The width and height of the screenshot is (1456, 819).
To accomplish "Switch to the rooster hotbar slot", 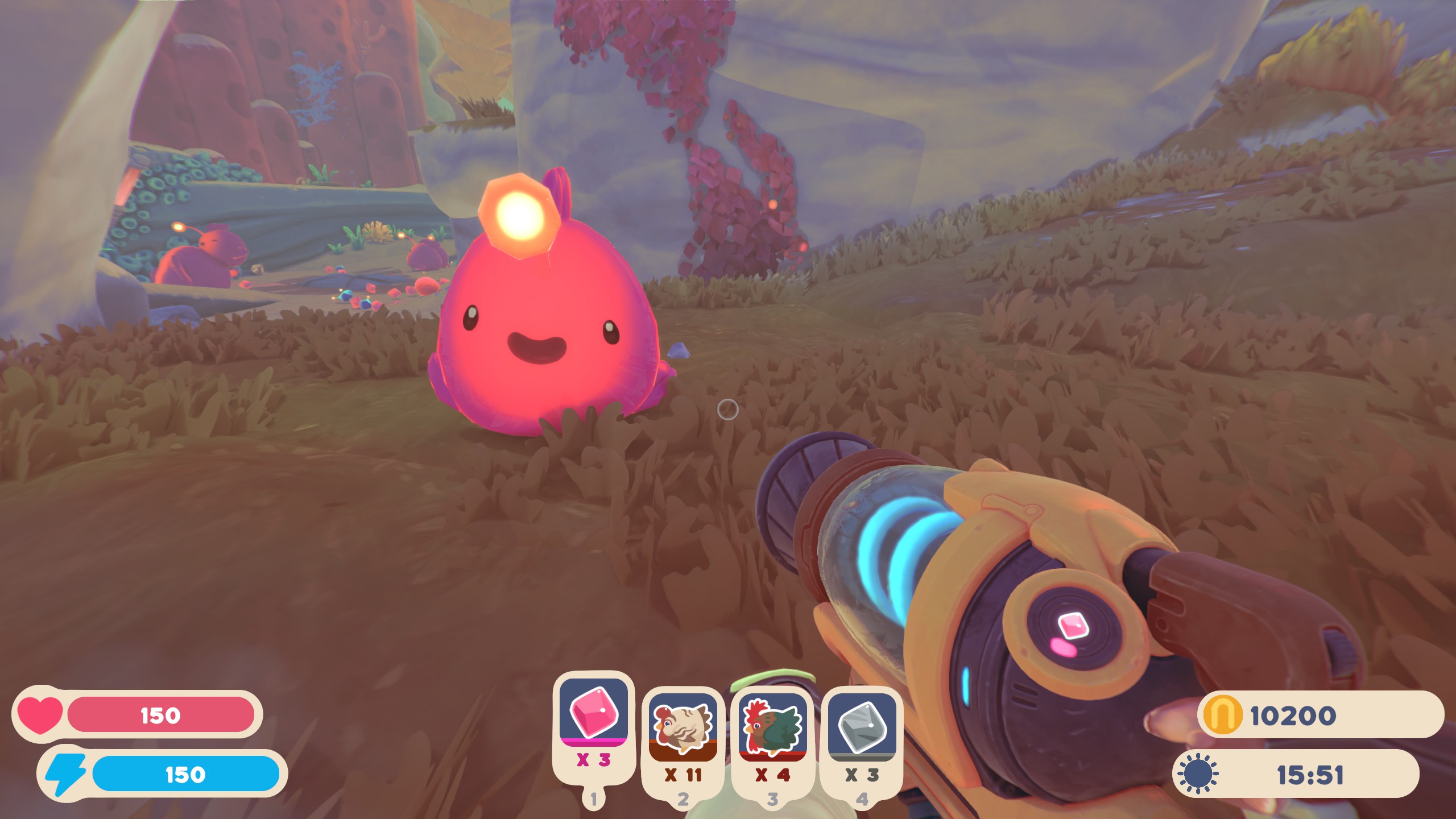I will (772, 727).
